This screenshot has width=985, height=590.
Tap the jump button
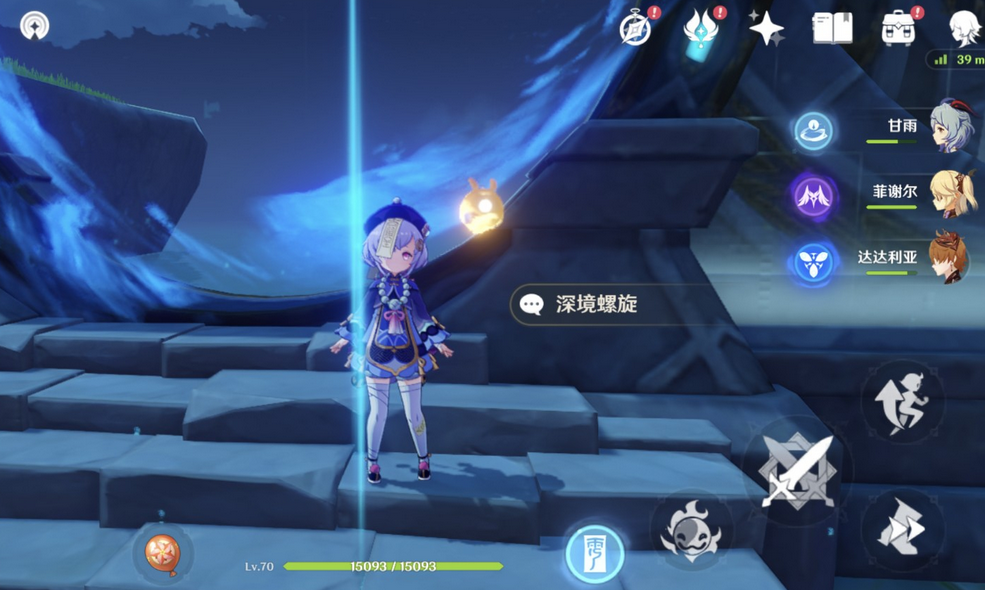click(902, 400)
